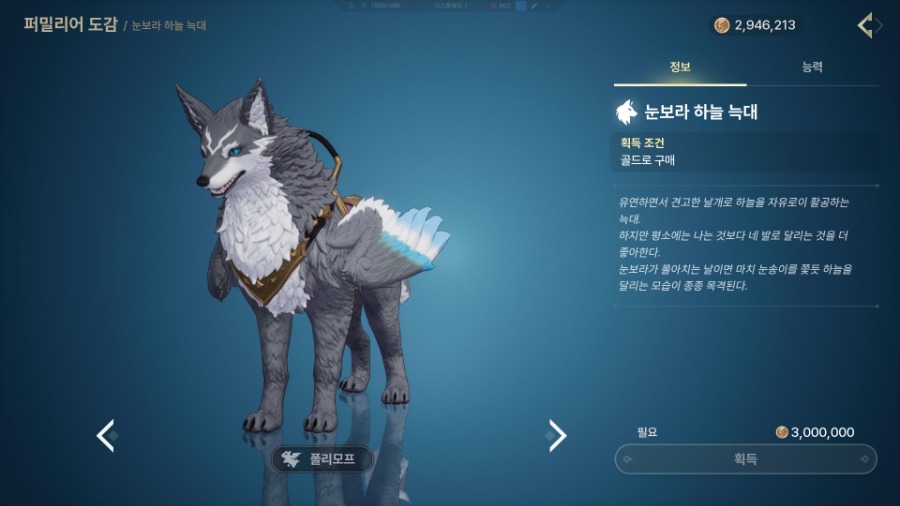Open the 퍼밀리어 도감 breadcrumb
The height and width of the screenshot is (506, 900).
tap(69, 24)
